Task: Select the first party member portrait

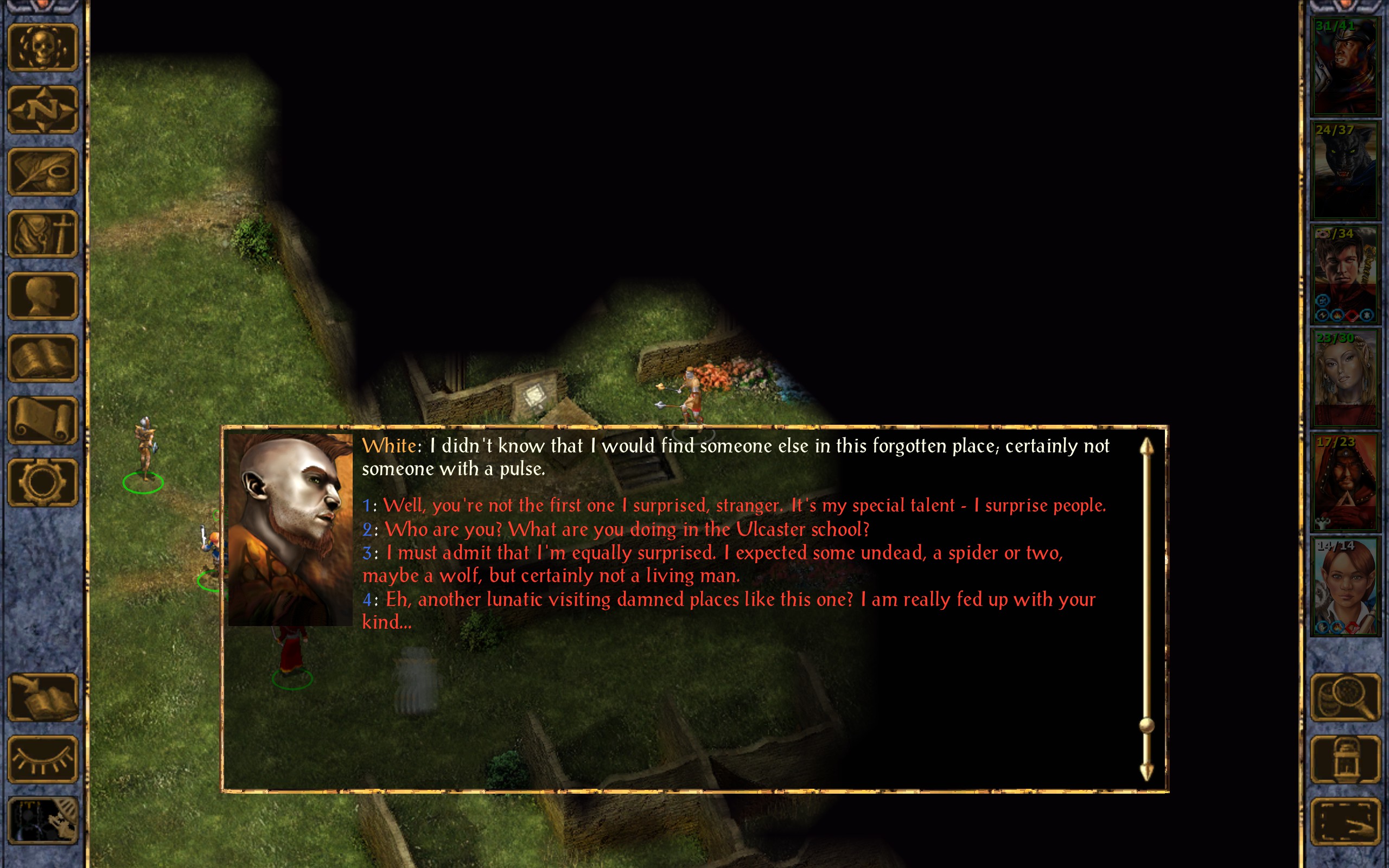Action: 1345,66
